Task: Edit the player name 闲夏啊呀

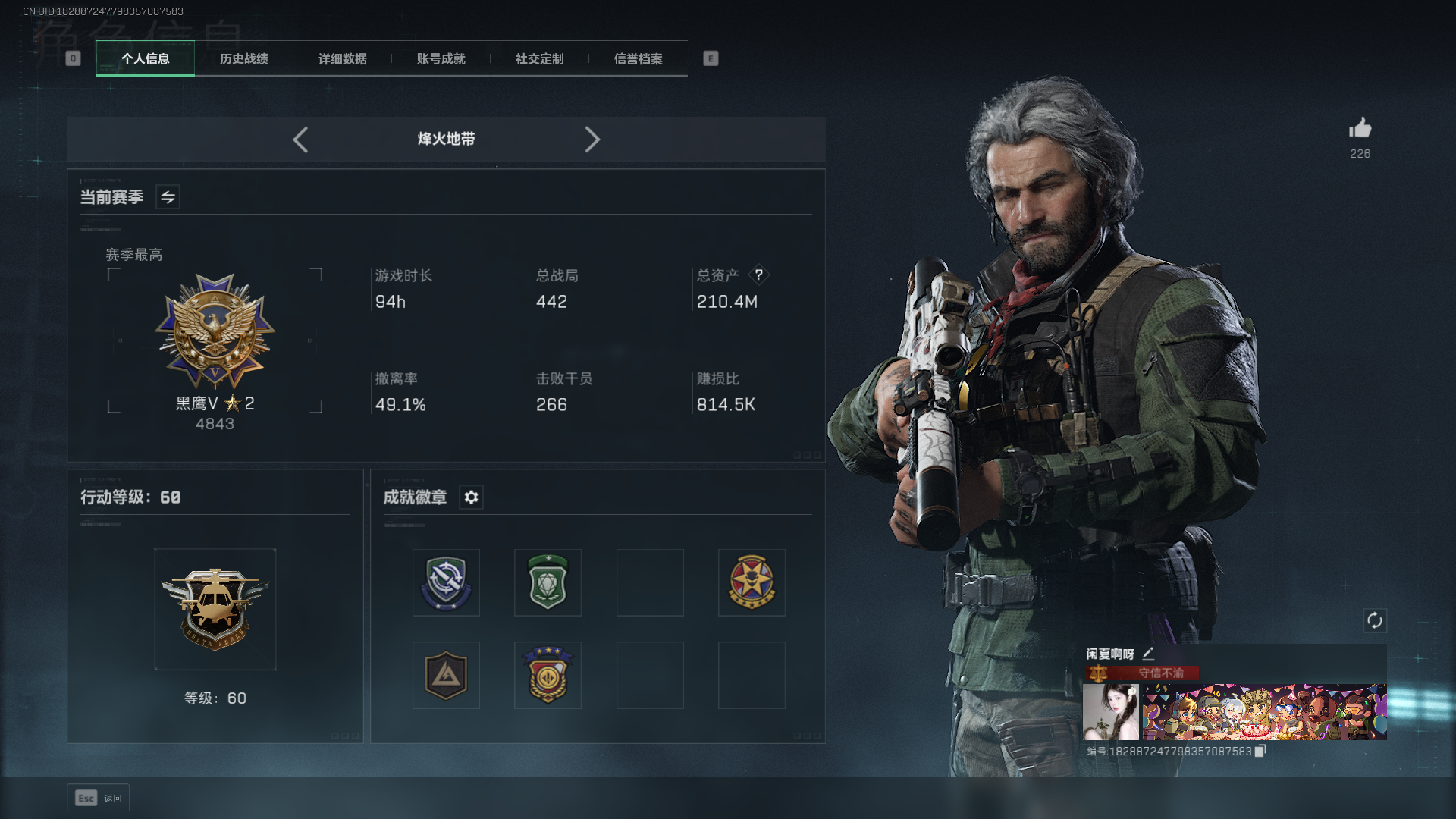Action: (1148, 654)
